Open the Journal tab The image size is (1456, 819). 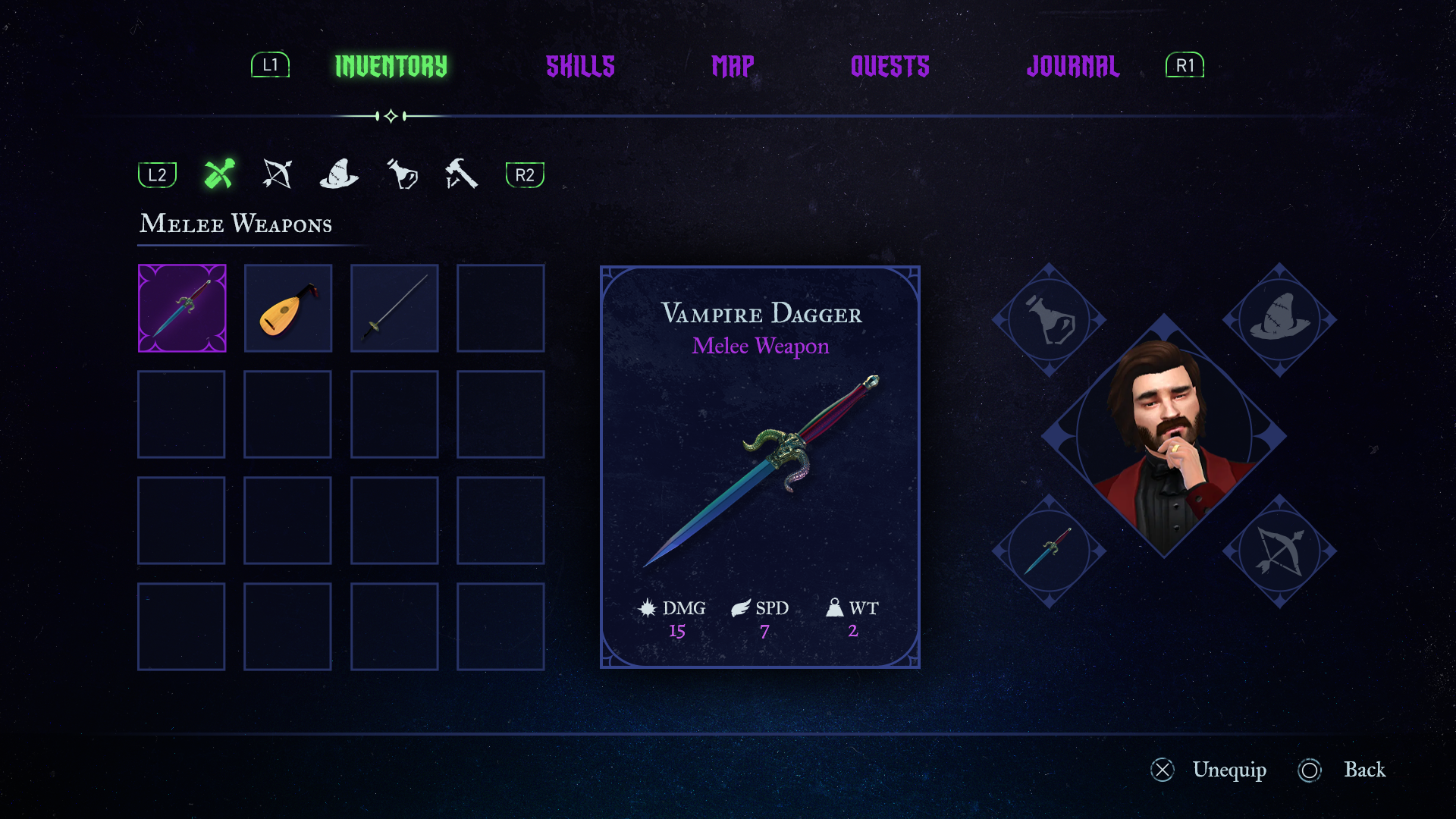coord(1072,67)
